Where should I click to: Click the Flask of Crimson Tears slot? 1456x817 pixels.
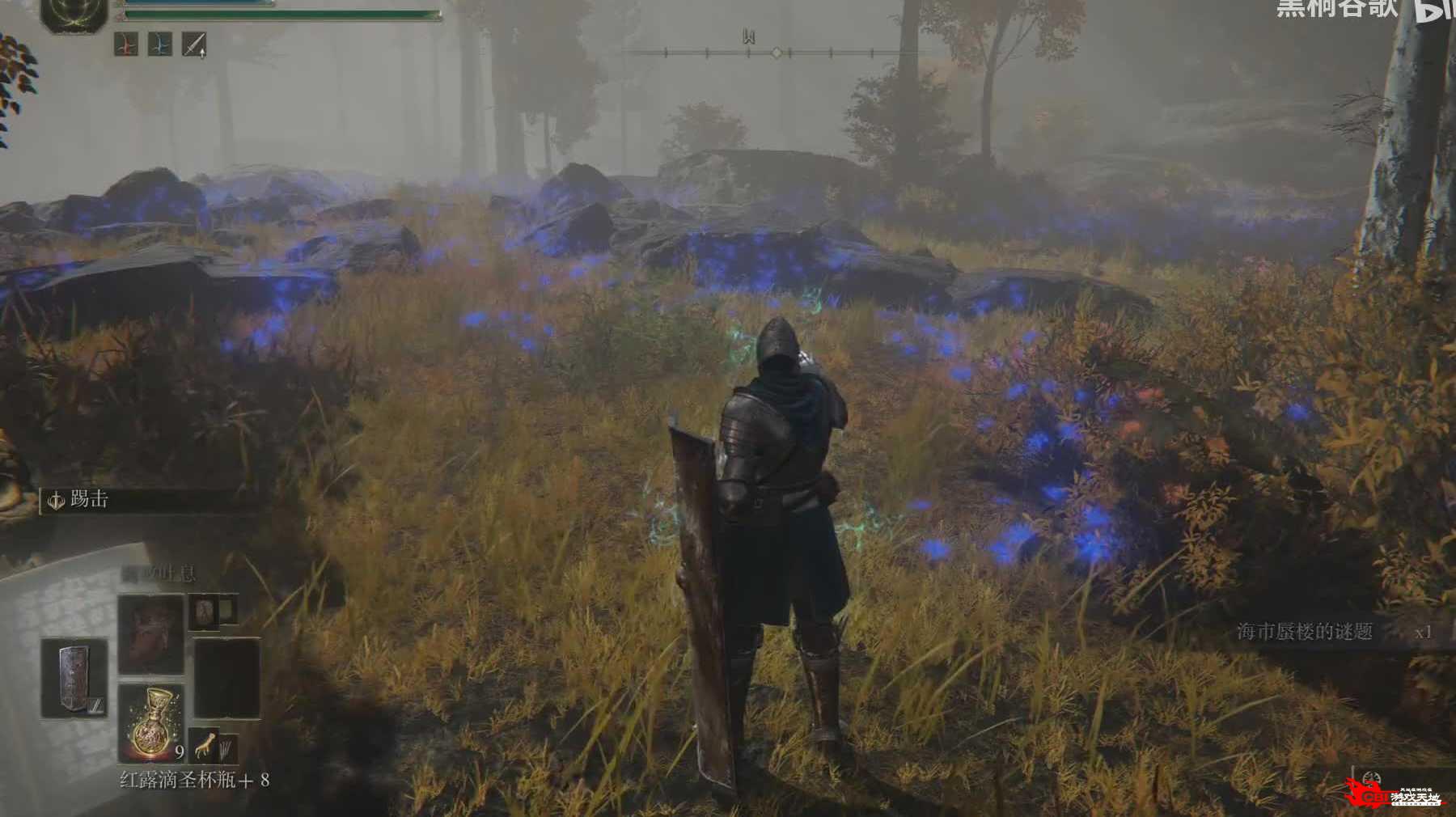coord(152,722)
